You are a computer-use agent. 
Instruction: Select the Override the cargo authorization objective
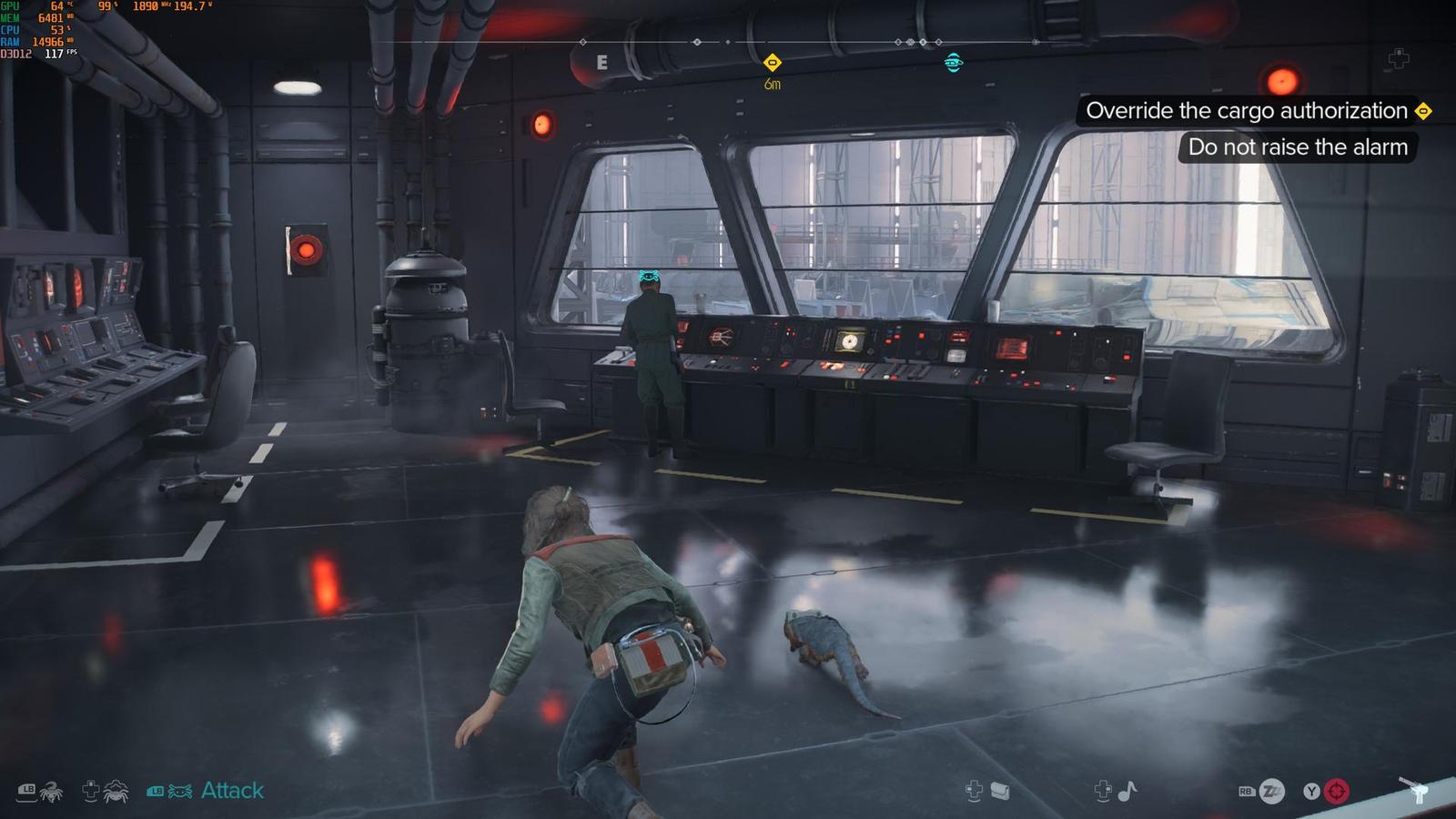click(1247, 111)
